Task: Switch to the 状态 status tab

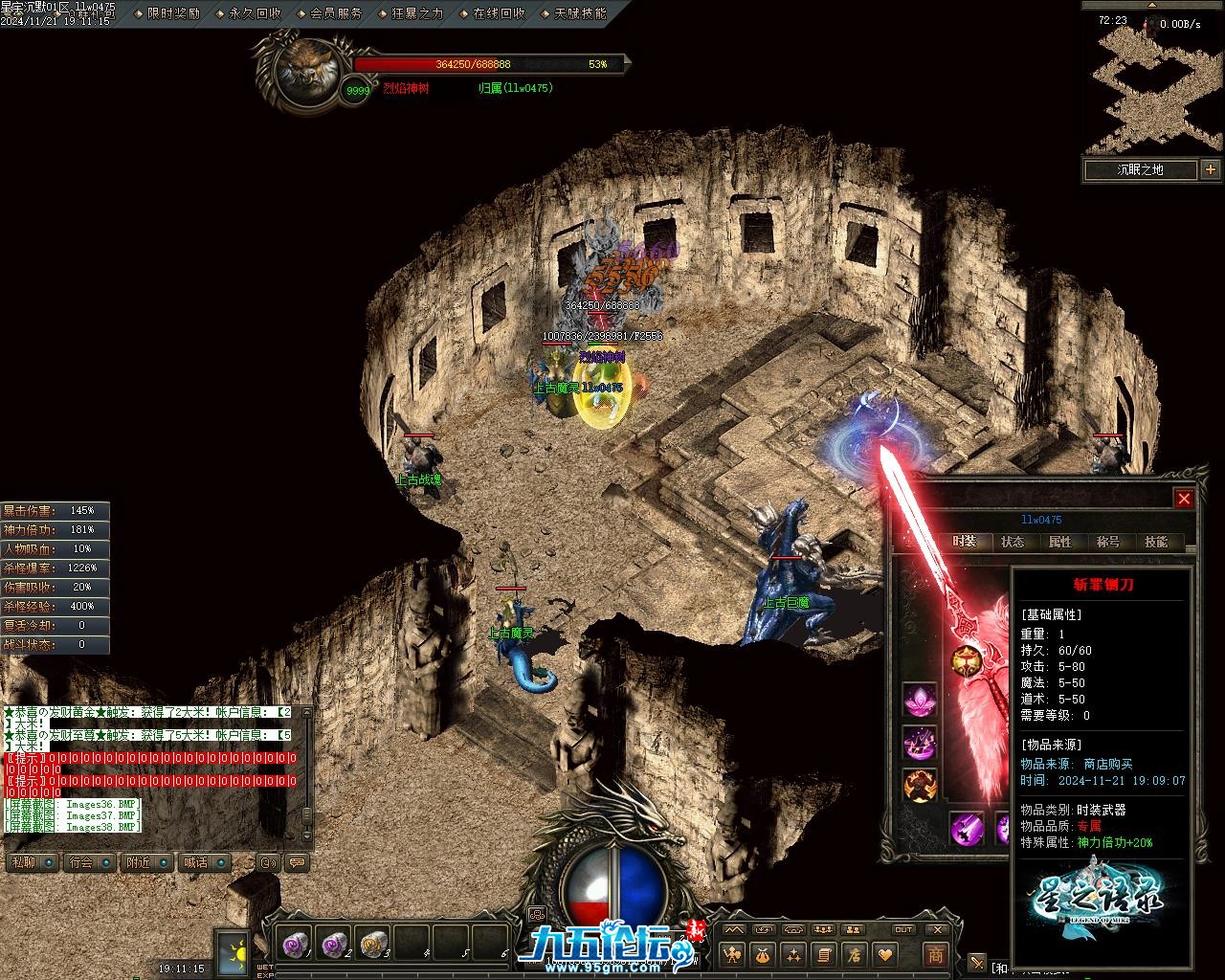Action: [1013, 542]
